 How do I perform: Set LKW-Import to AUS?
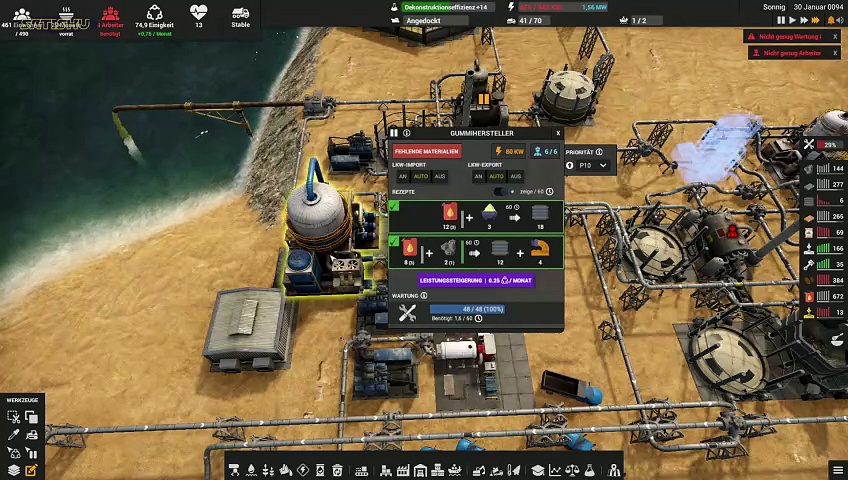click(x=439, y=176)
